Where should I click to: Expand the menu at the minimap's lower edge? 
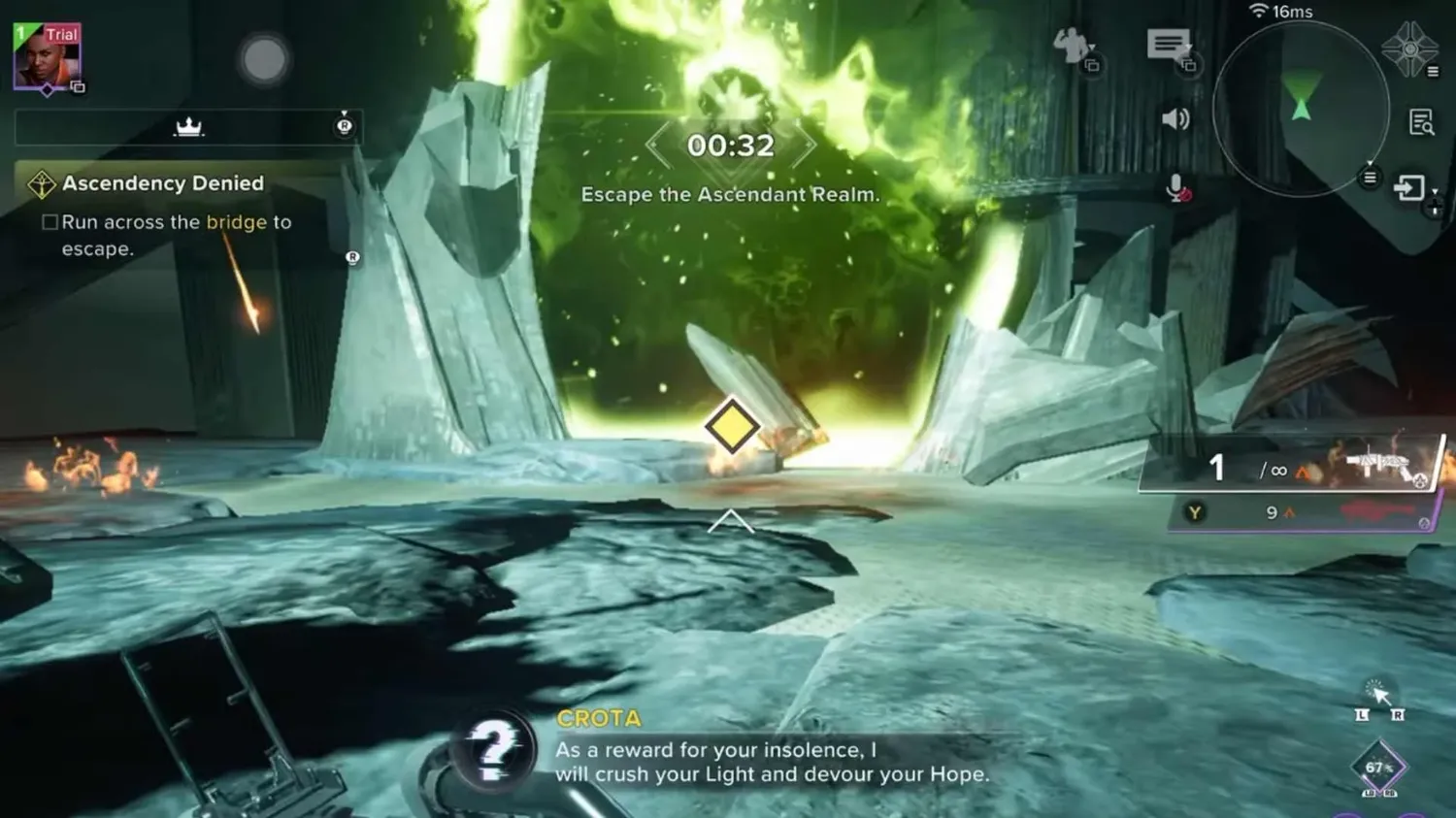click(x=1369, y=179)
